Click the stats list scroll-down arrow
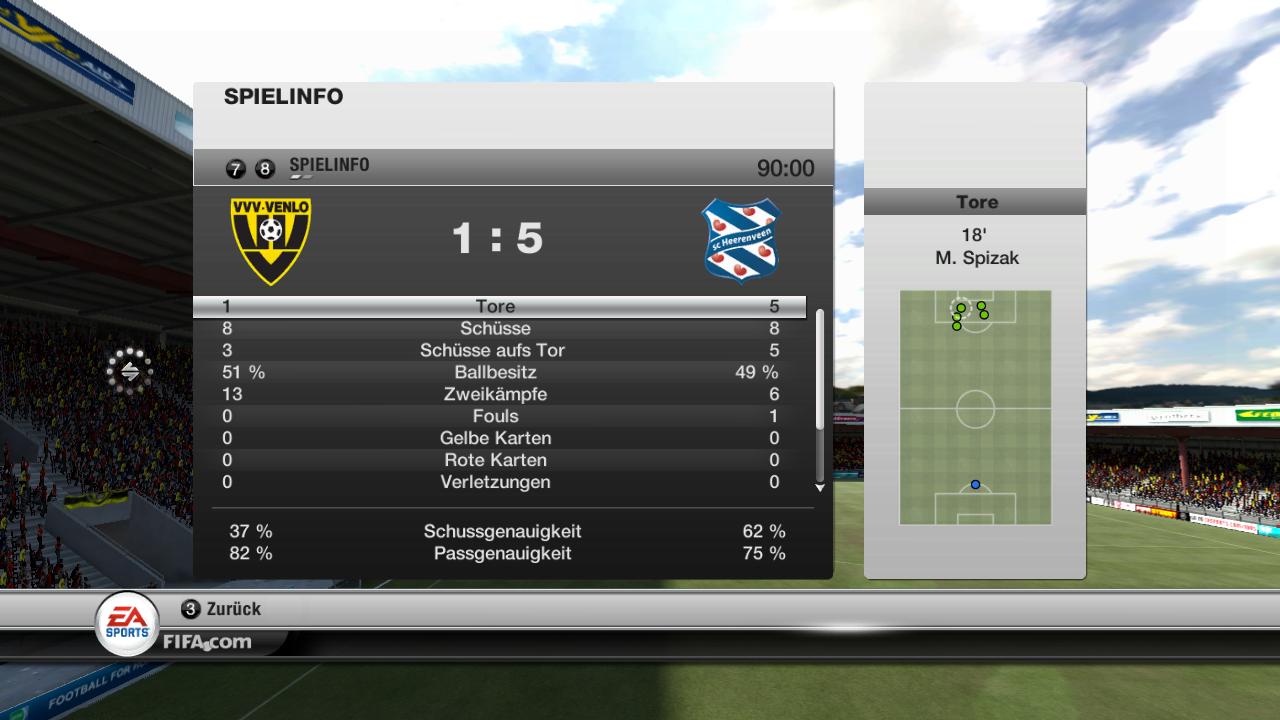 pos(820,488)
